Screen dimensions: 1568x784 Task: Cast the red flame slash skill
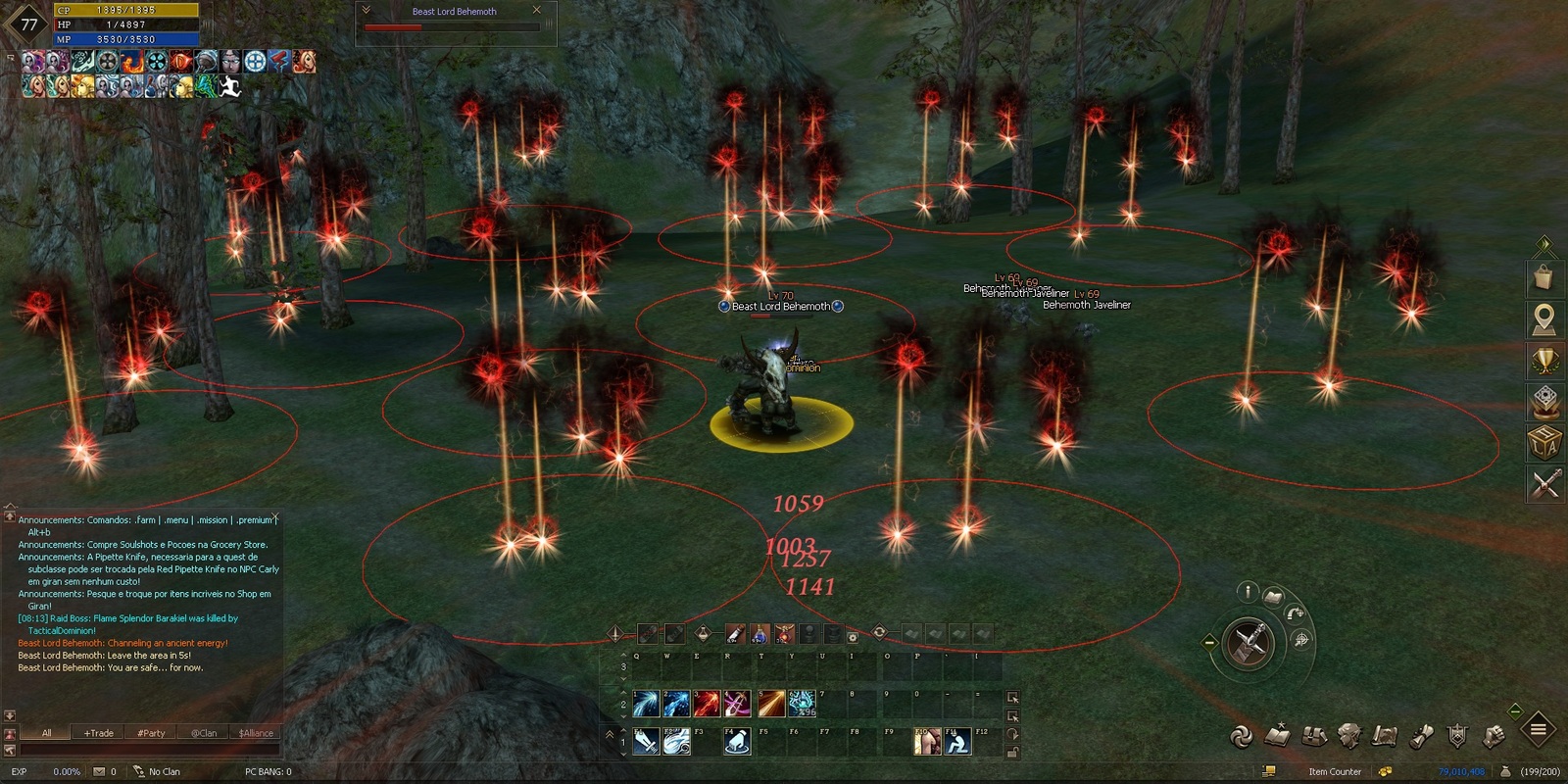[707, 703]
